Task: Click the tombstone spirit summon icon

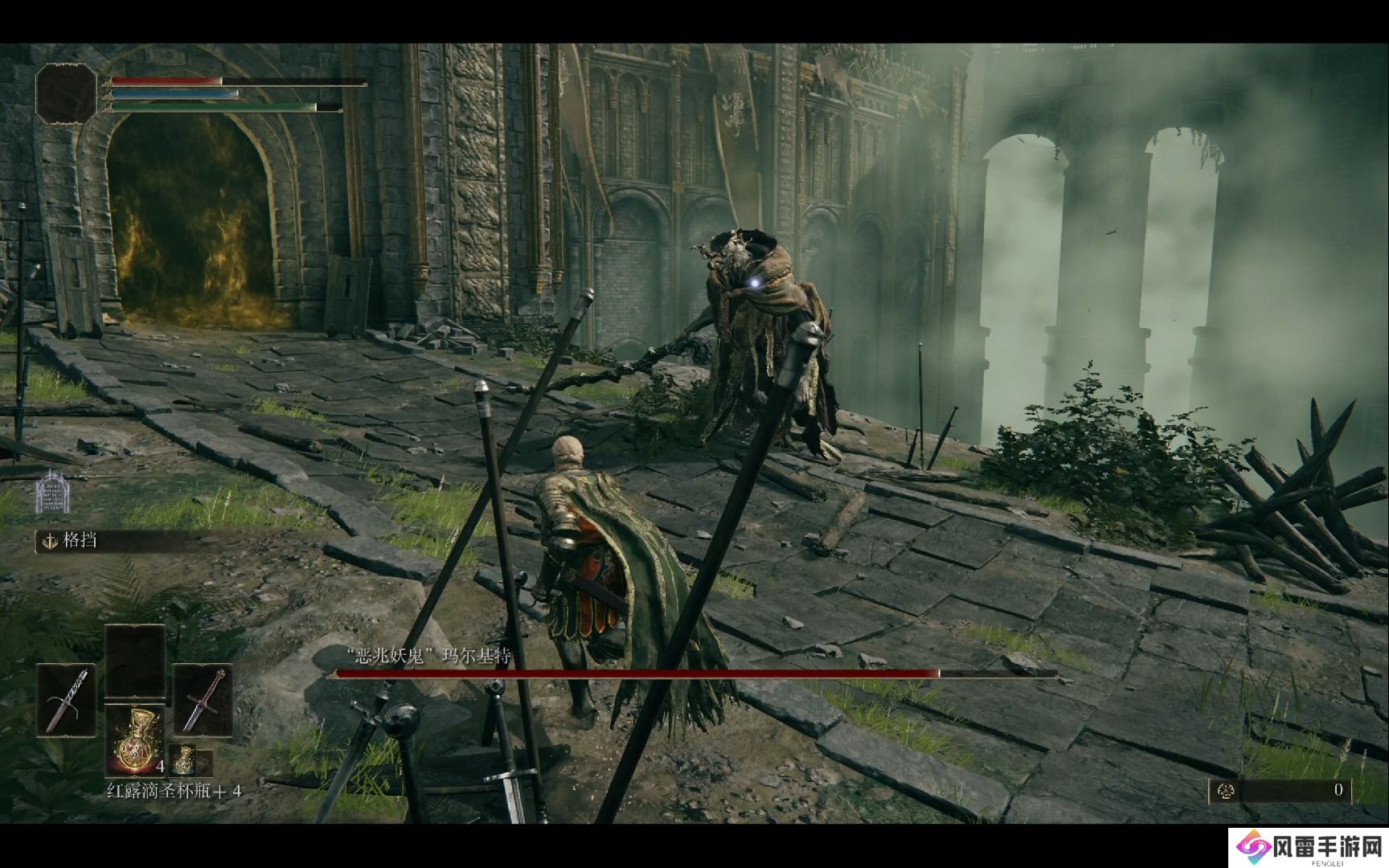Action: 53,492
